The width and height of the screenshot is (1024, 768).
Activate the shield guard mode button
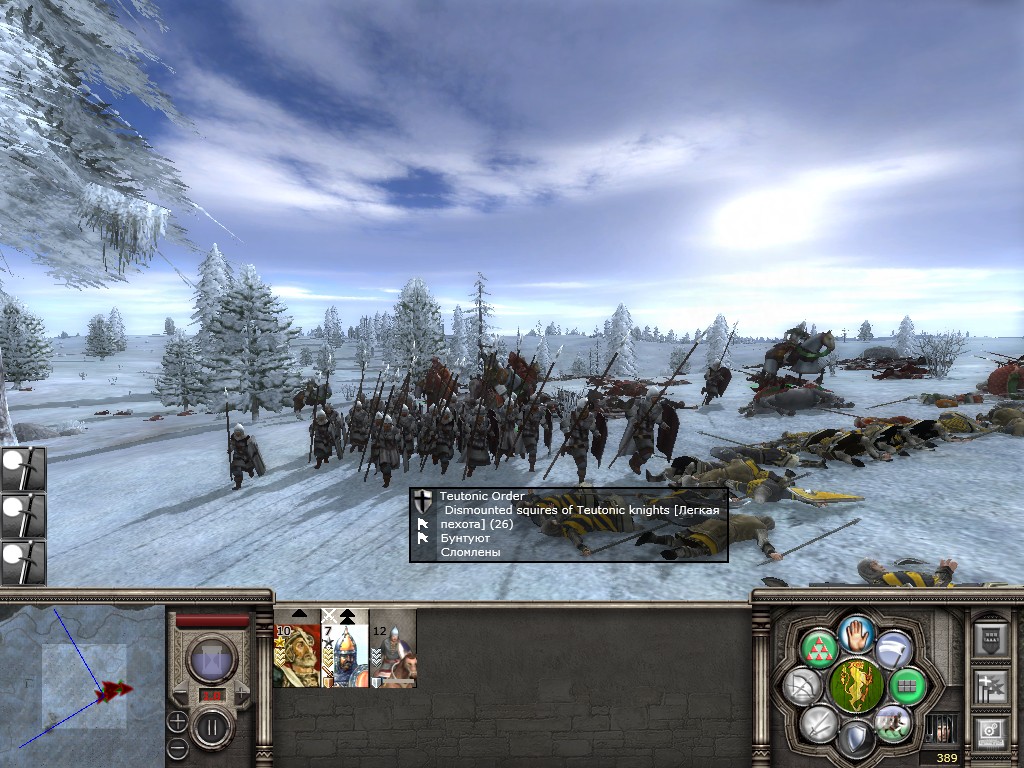[856, 740]
